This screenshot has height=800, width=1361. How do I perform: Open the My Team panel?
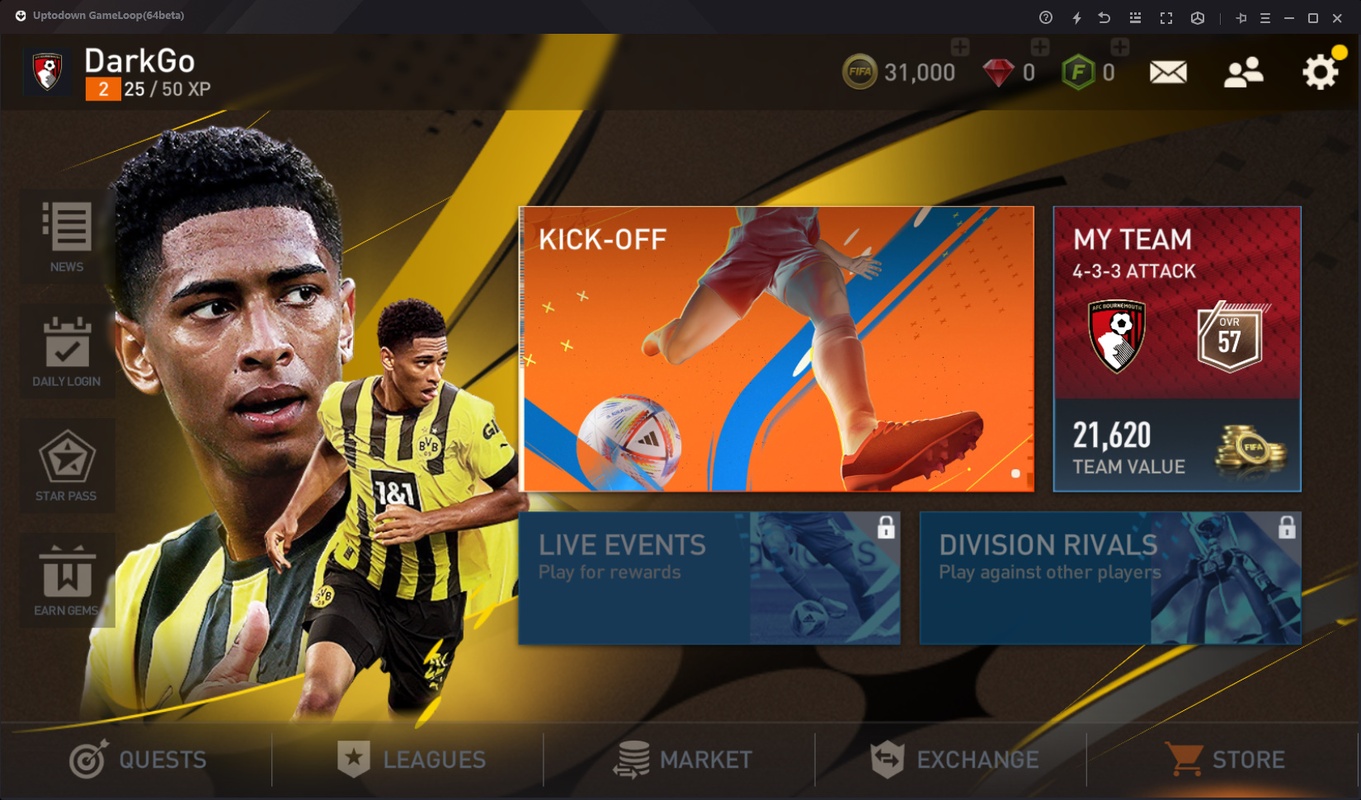point(1177,349)
